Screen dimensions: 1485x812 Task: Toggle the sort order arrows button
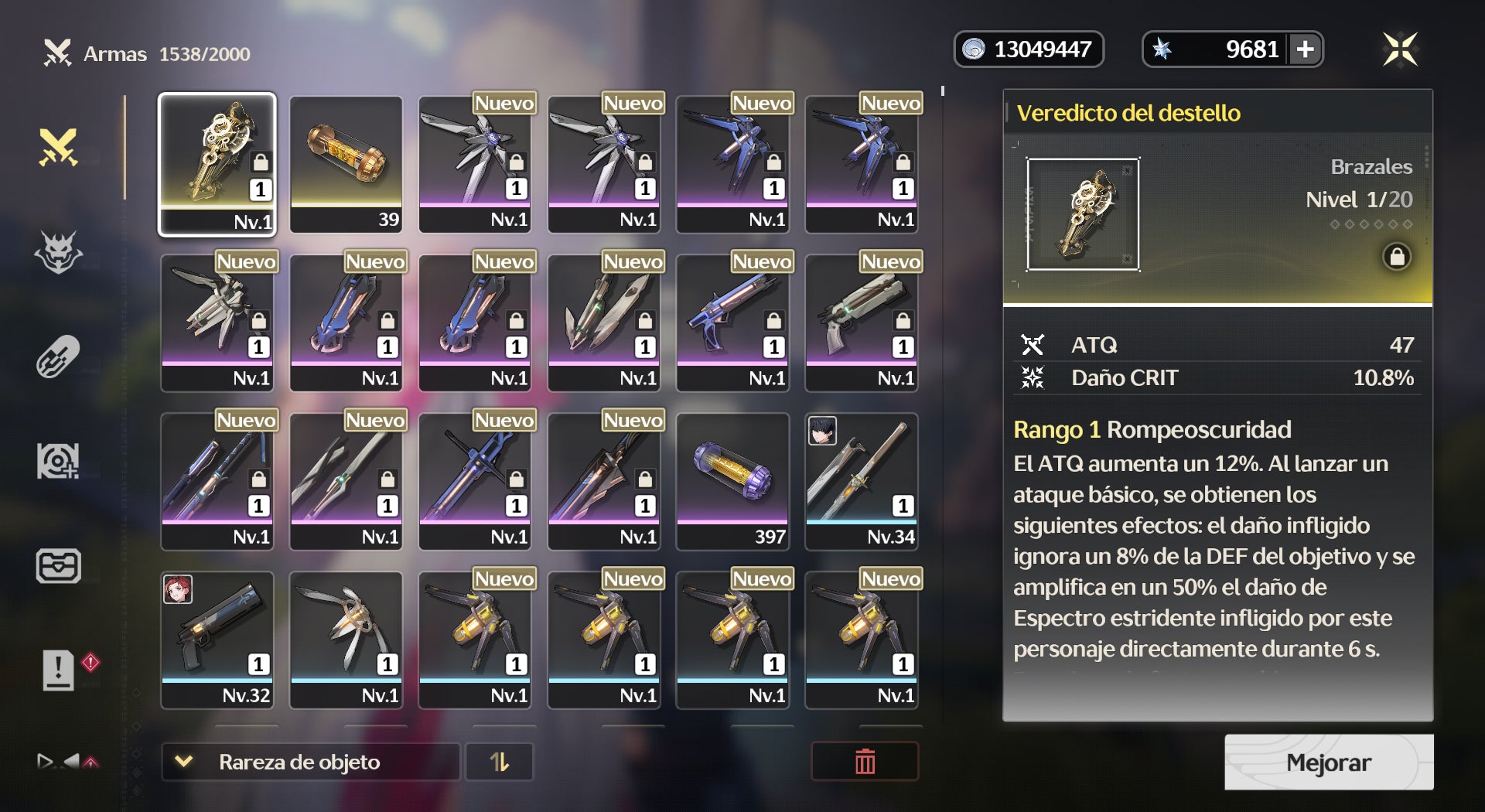click(500, 763)
